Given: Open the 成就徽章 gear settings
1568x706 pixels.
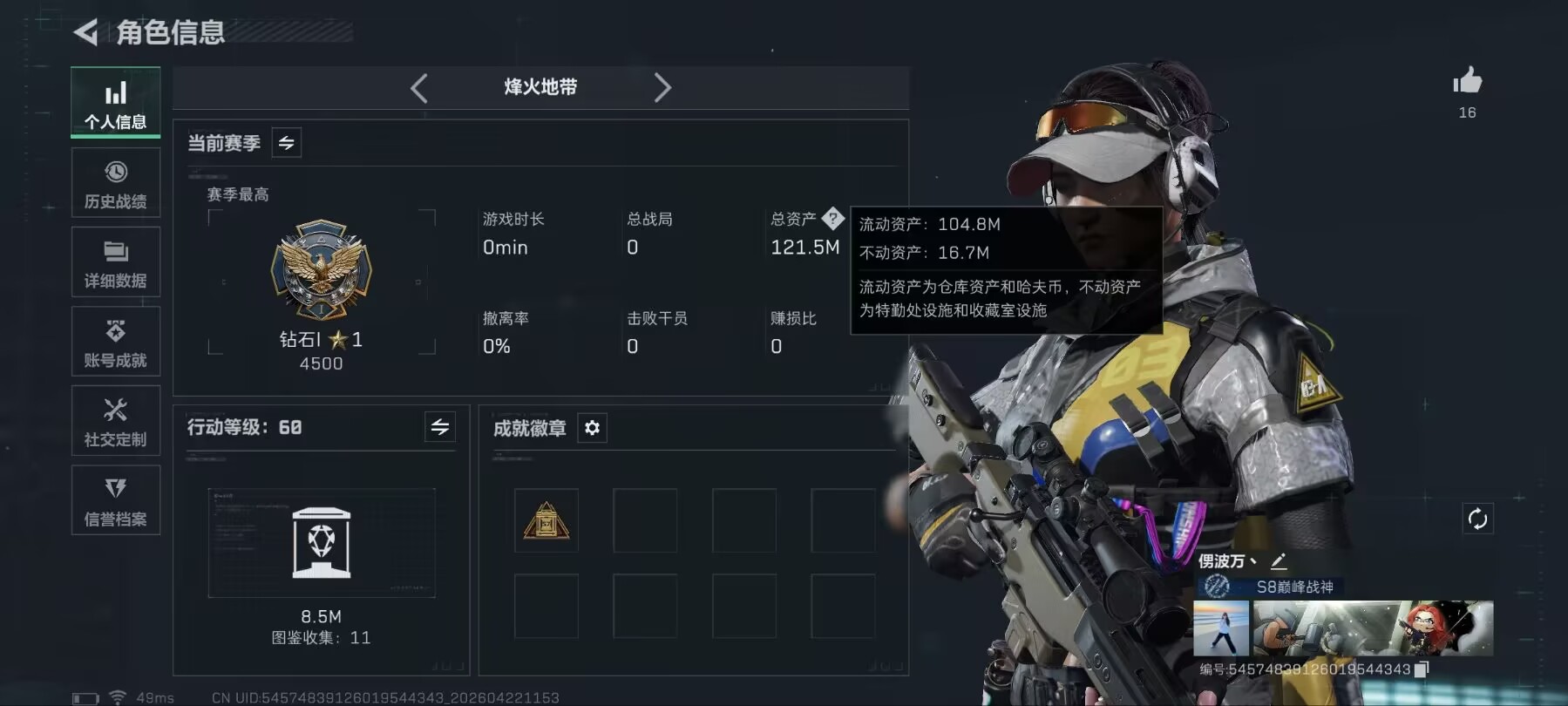Looking at the screenshot, I should click(593, 428).
